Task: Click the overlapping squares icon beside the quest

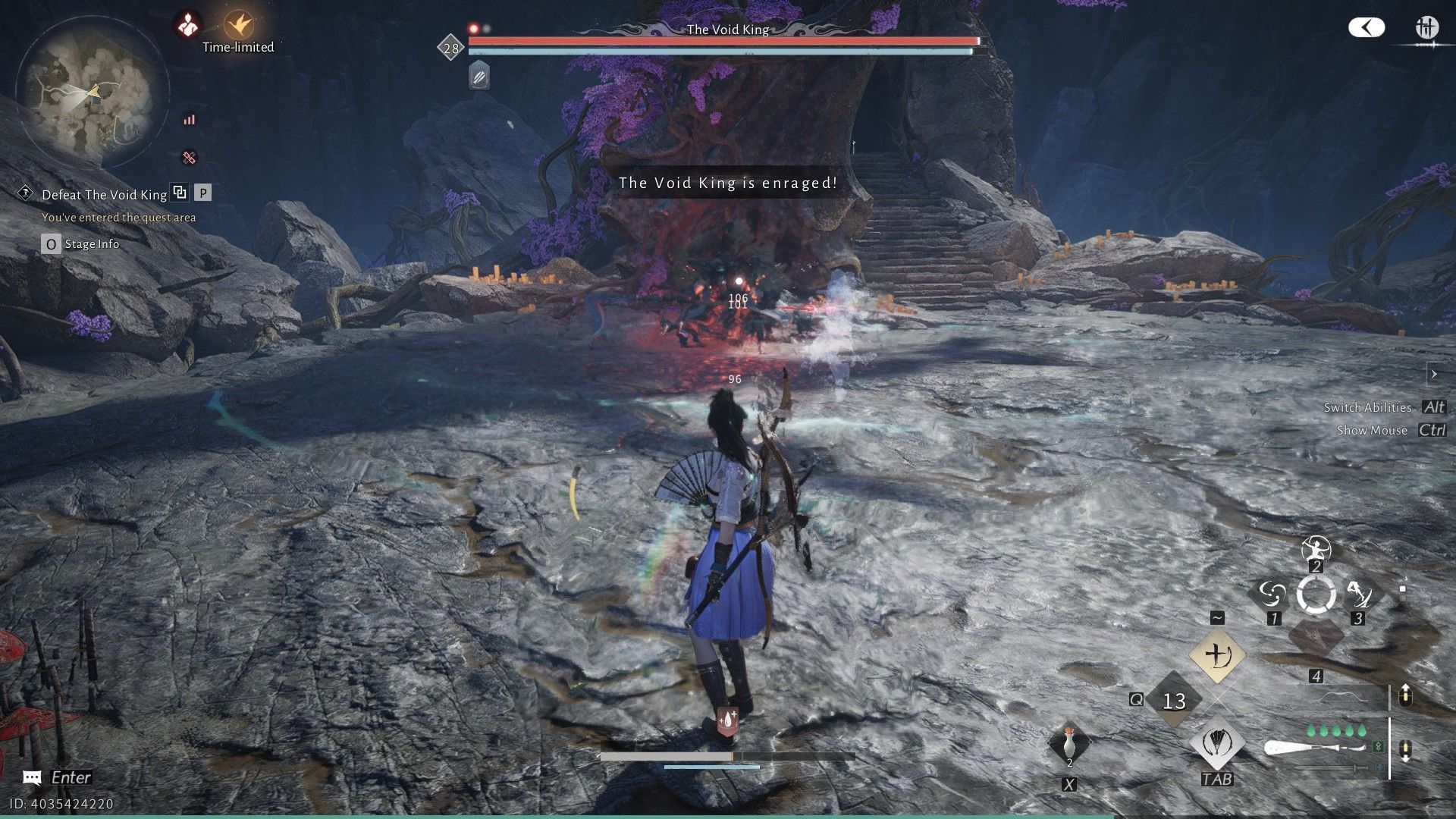Action: coord(180,193)
